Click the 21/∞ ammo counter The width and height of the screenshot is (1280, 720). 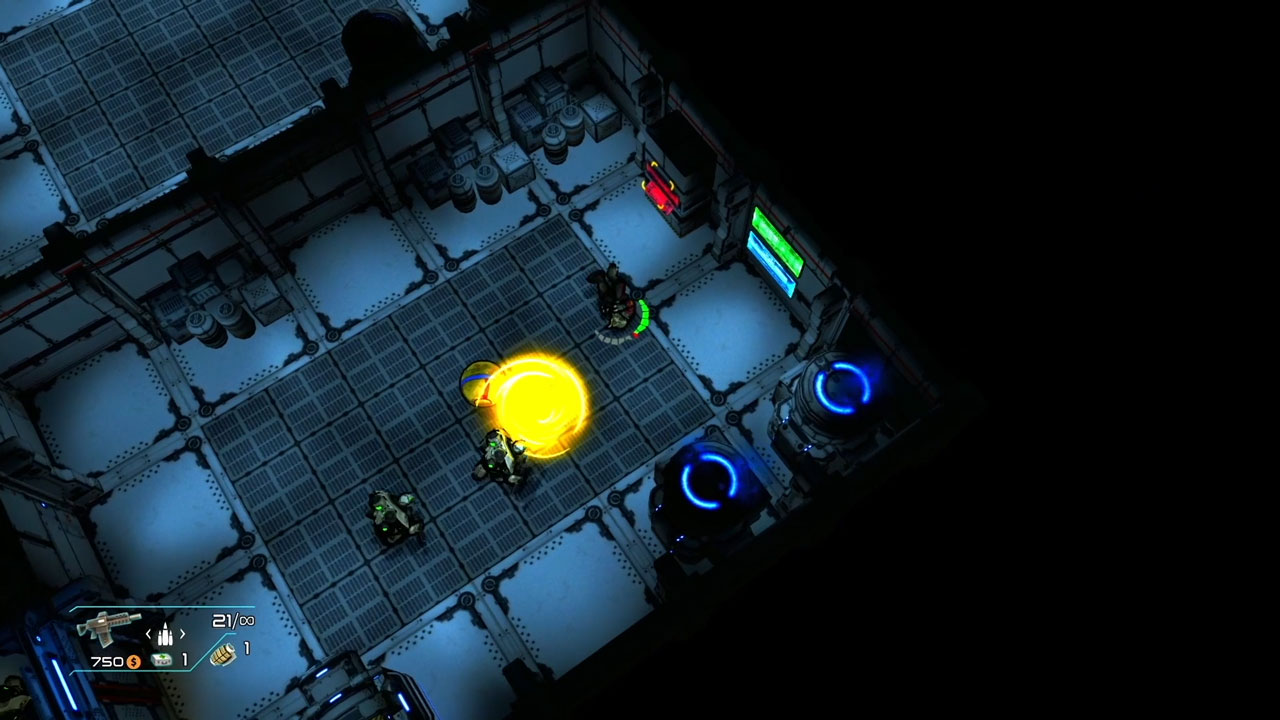[x=234, y=620]
